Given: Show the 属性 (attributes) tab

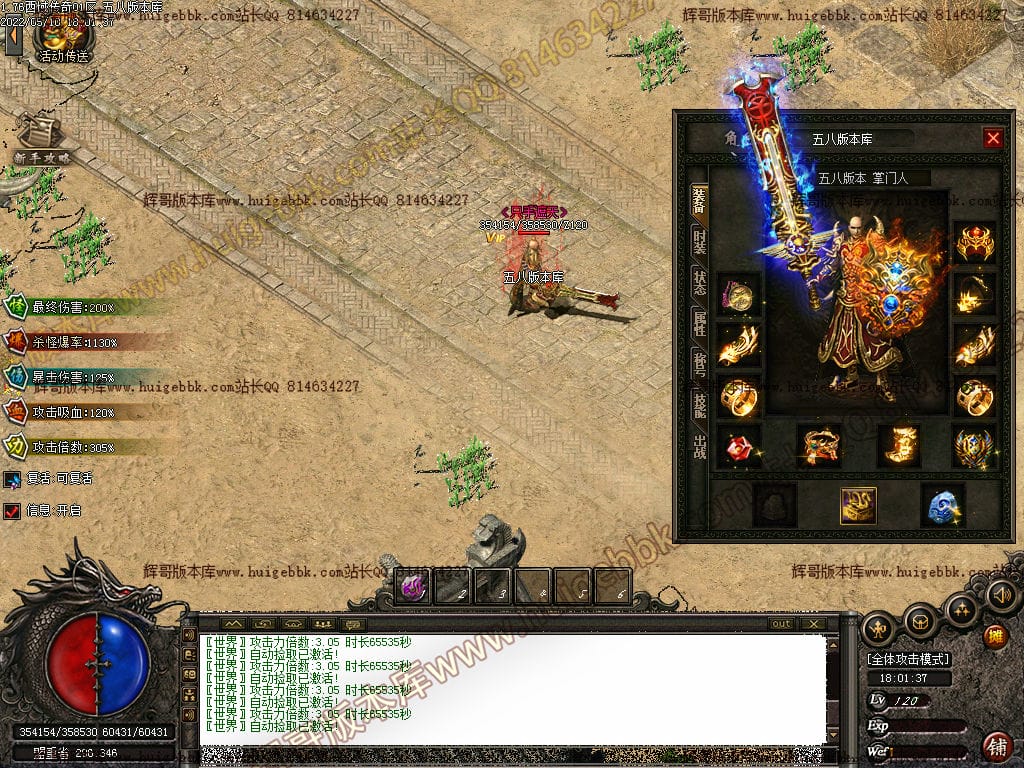Looking at the screenshot, I should 699,322.
